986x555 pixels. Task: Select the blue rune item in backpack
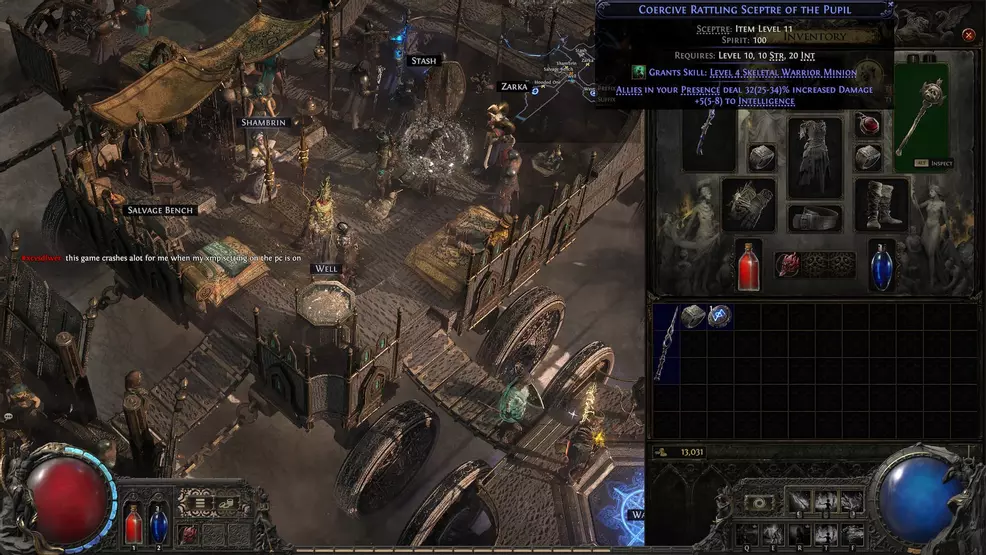click(x=719, y=316)
